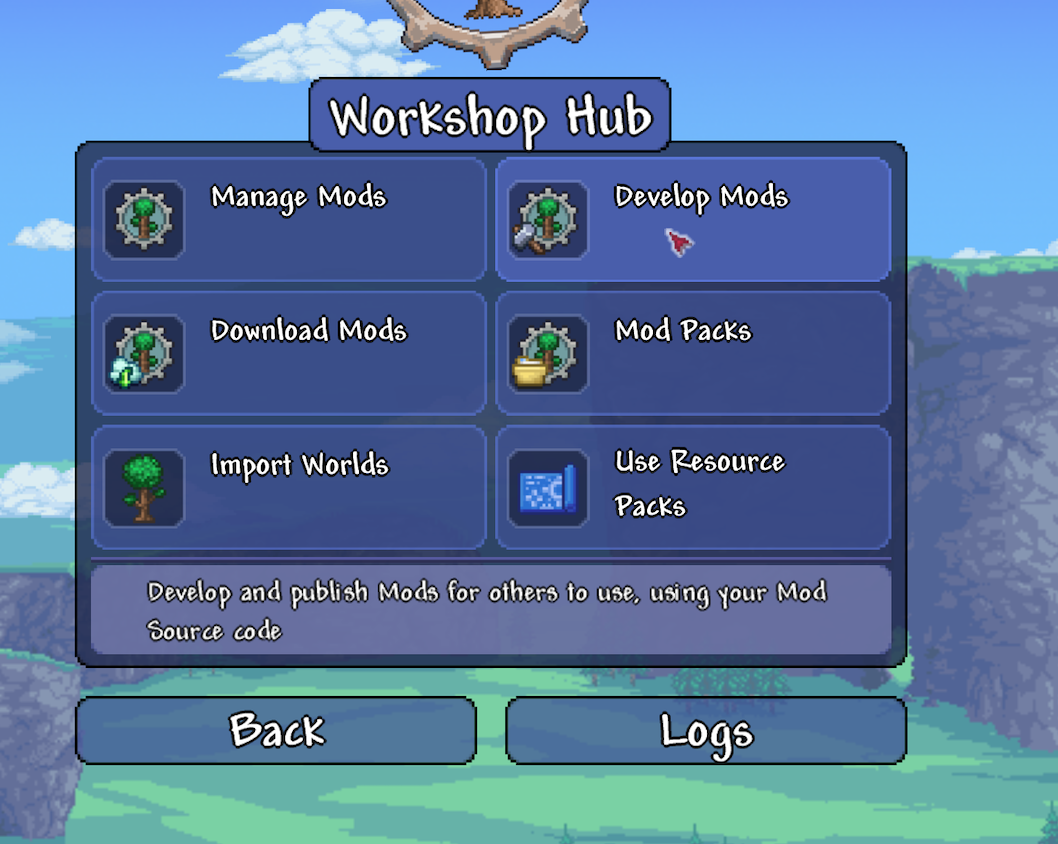This screenshot has height=844, width=1058.
Task: Select Develop Mods option
Action: coord(692,220)
